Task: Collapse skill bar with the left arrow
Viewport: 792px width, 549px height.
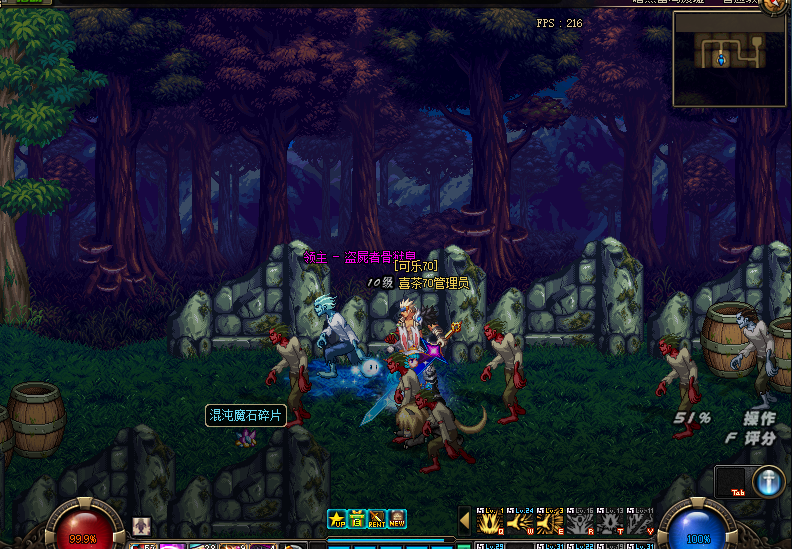Action: click(x=464, y=519)
